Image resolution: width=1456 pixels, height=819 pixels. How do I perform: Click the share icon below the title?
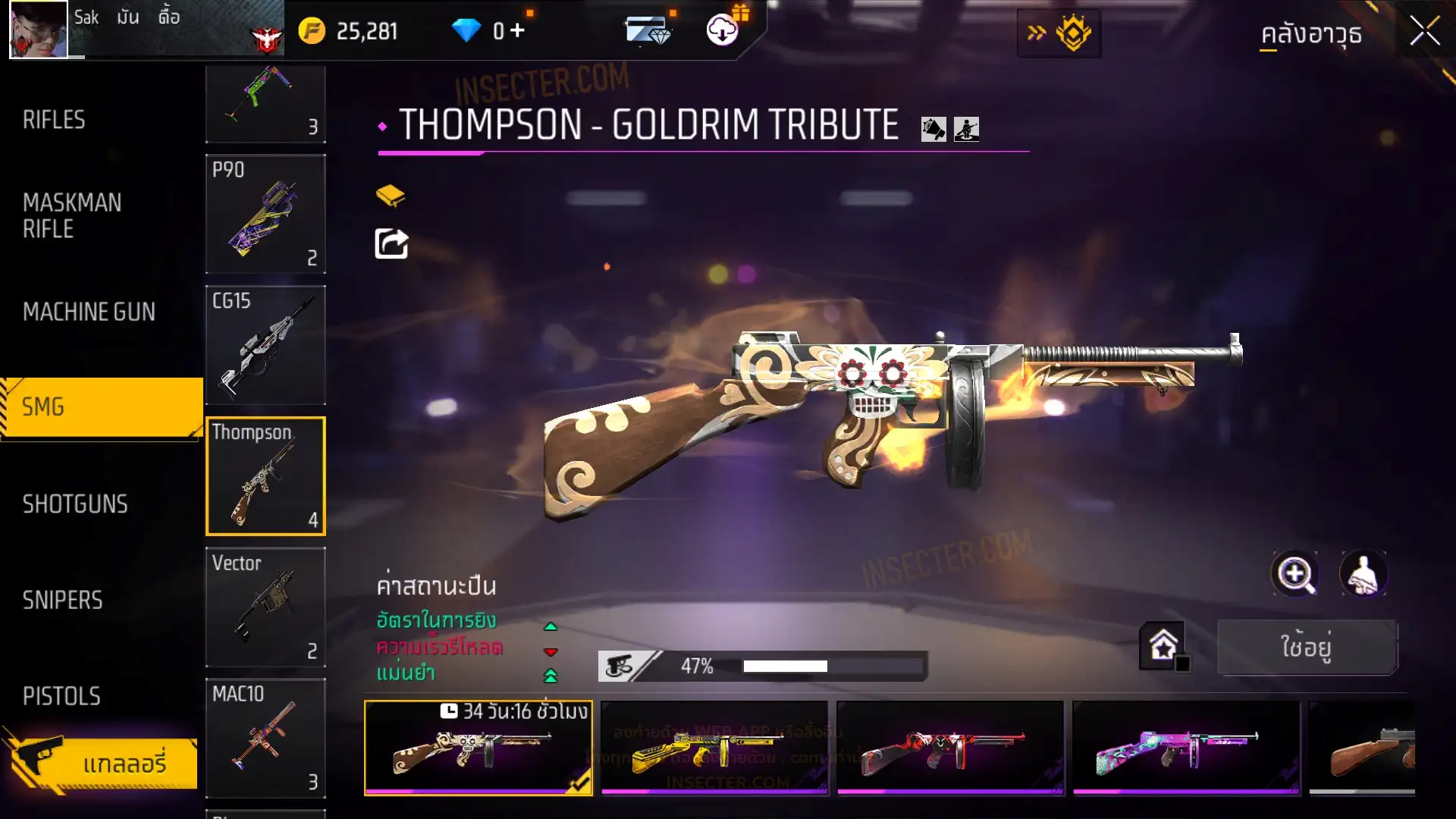pos(391,244)
